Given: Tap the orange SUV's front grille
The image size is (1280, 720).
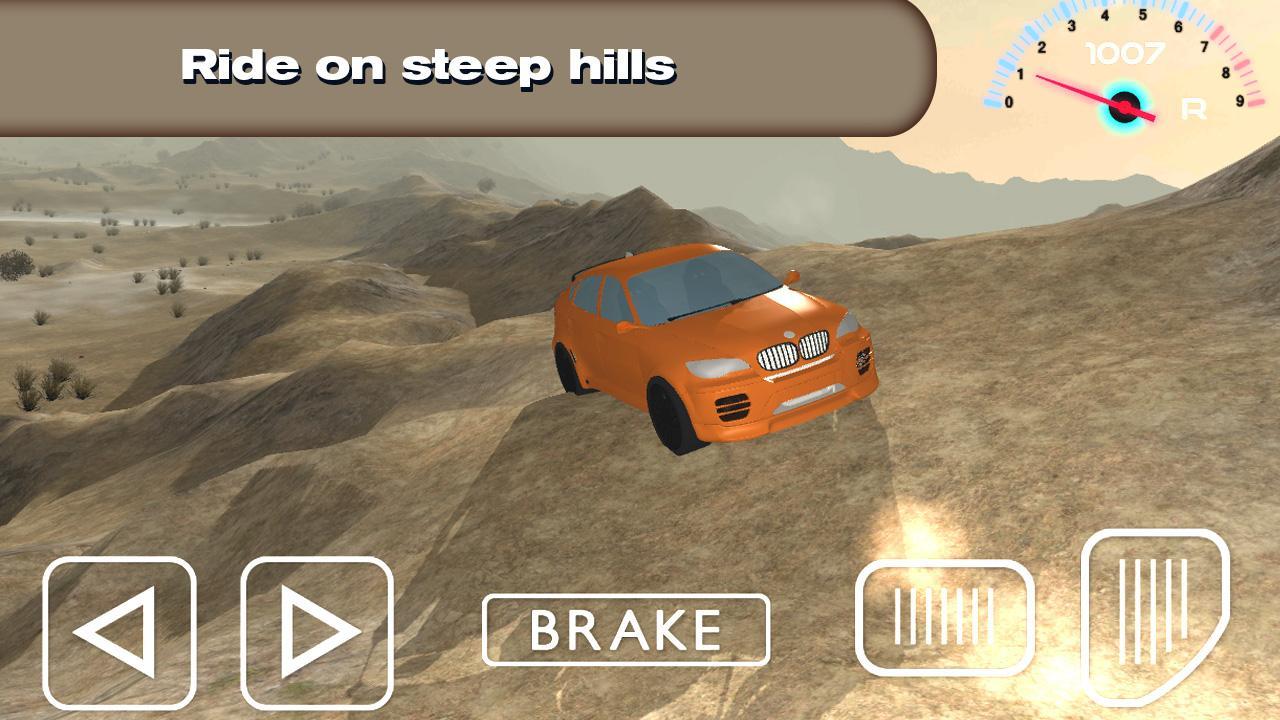Looking at the screenshot, I should click(x=796, y=348).
